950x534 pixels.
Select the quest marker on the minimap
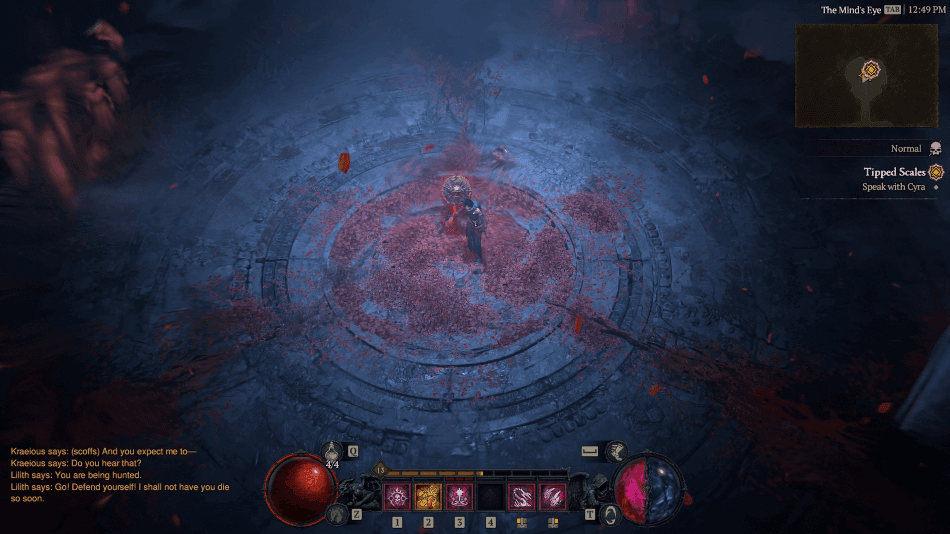871,70
